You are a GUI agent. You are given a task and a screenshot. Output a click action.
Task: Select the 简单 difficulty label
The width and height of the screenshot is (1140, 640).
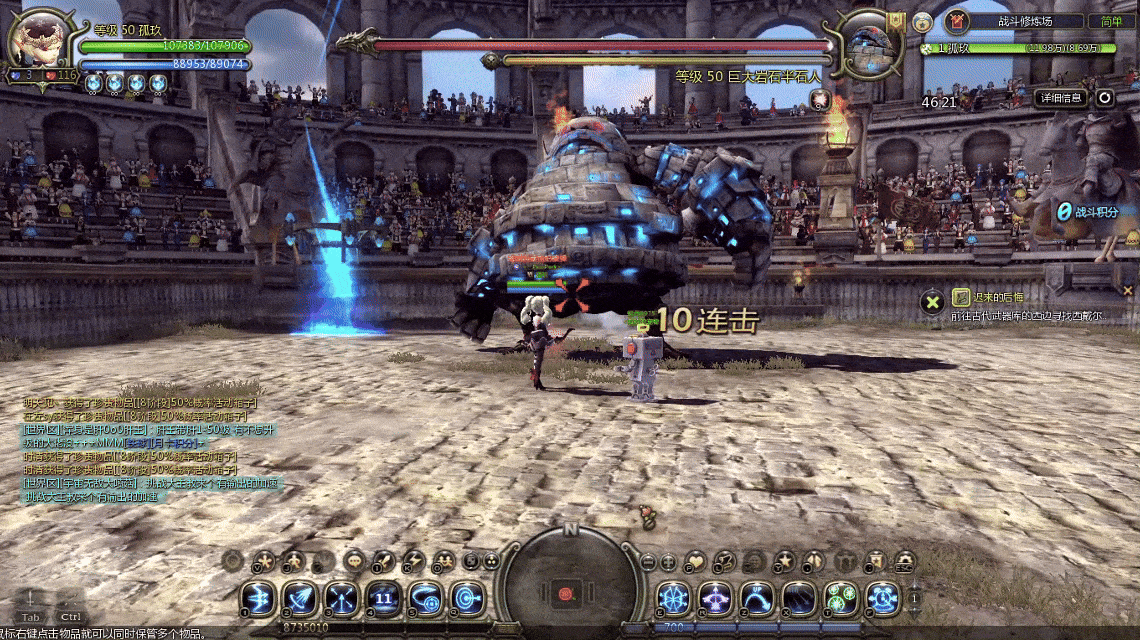1111,21
